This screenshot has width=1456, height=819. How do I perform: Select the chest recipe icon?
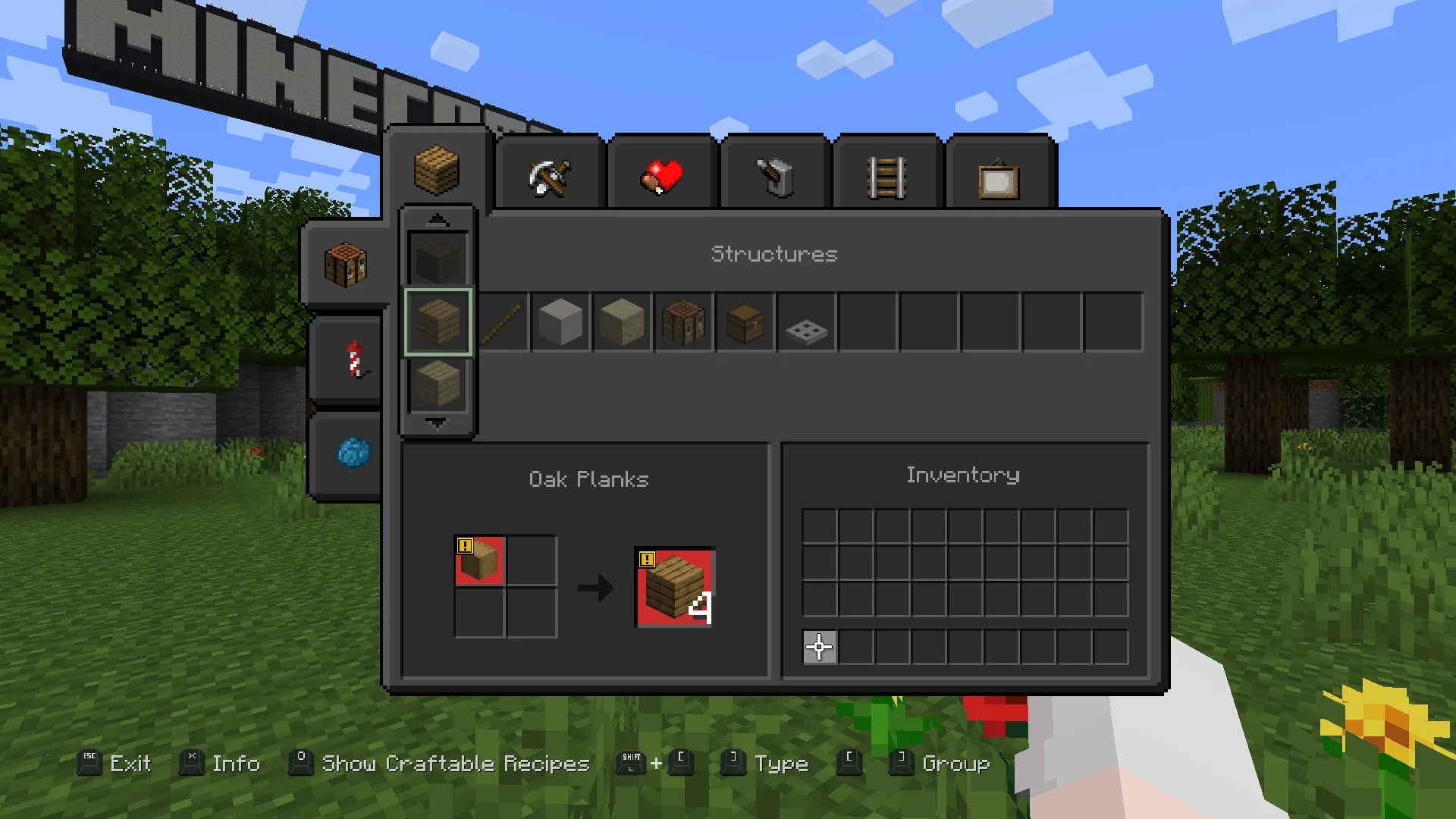tap(744, 322)
